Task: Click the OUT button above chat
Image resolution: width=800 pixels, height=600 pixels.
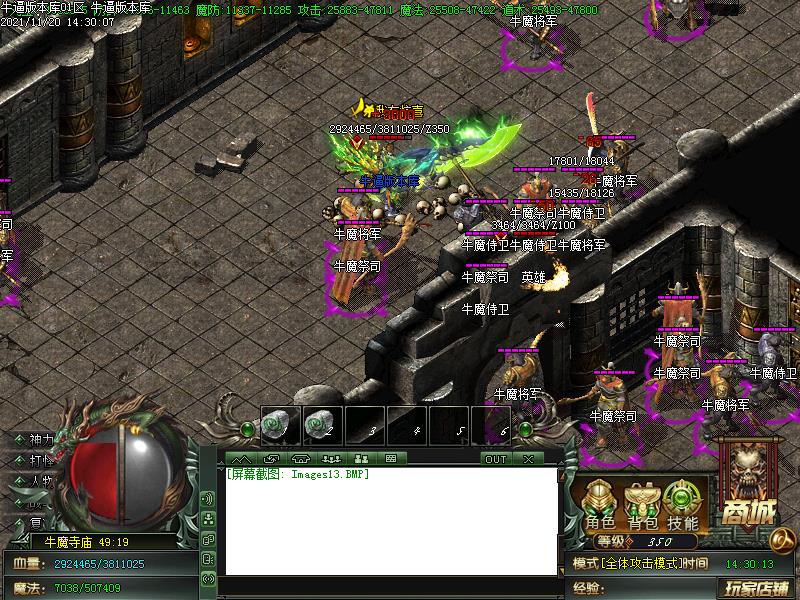Action: (x=495, y=459)
